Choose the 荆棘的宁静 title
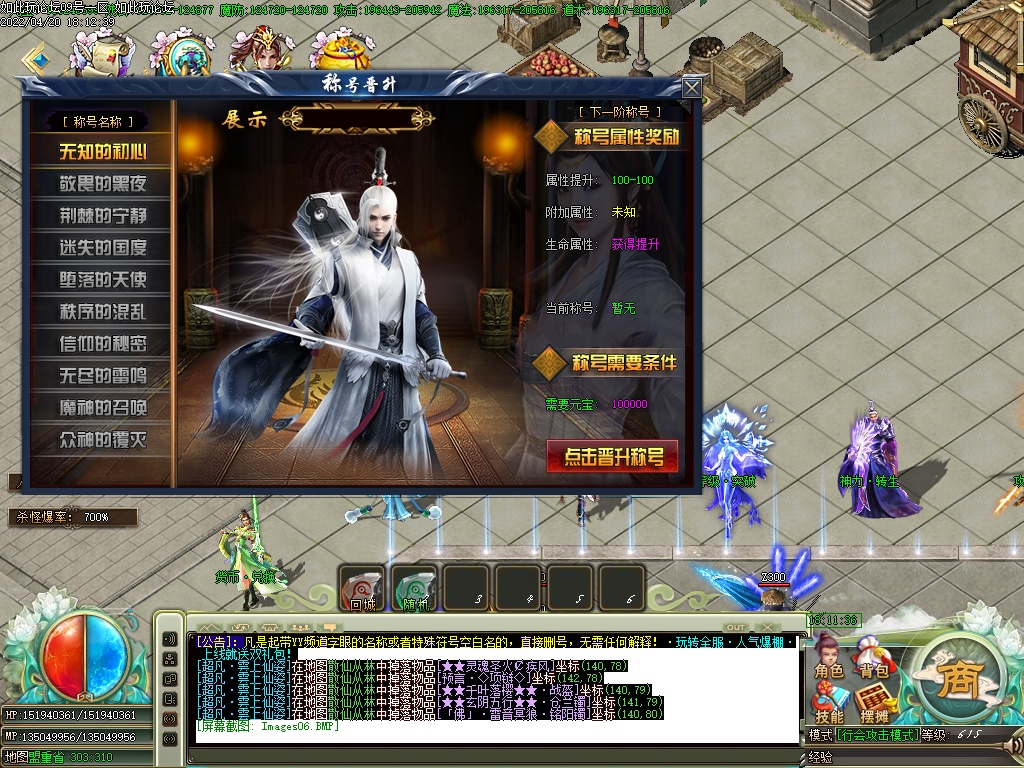 coord(102,216)
